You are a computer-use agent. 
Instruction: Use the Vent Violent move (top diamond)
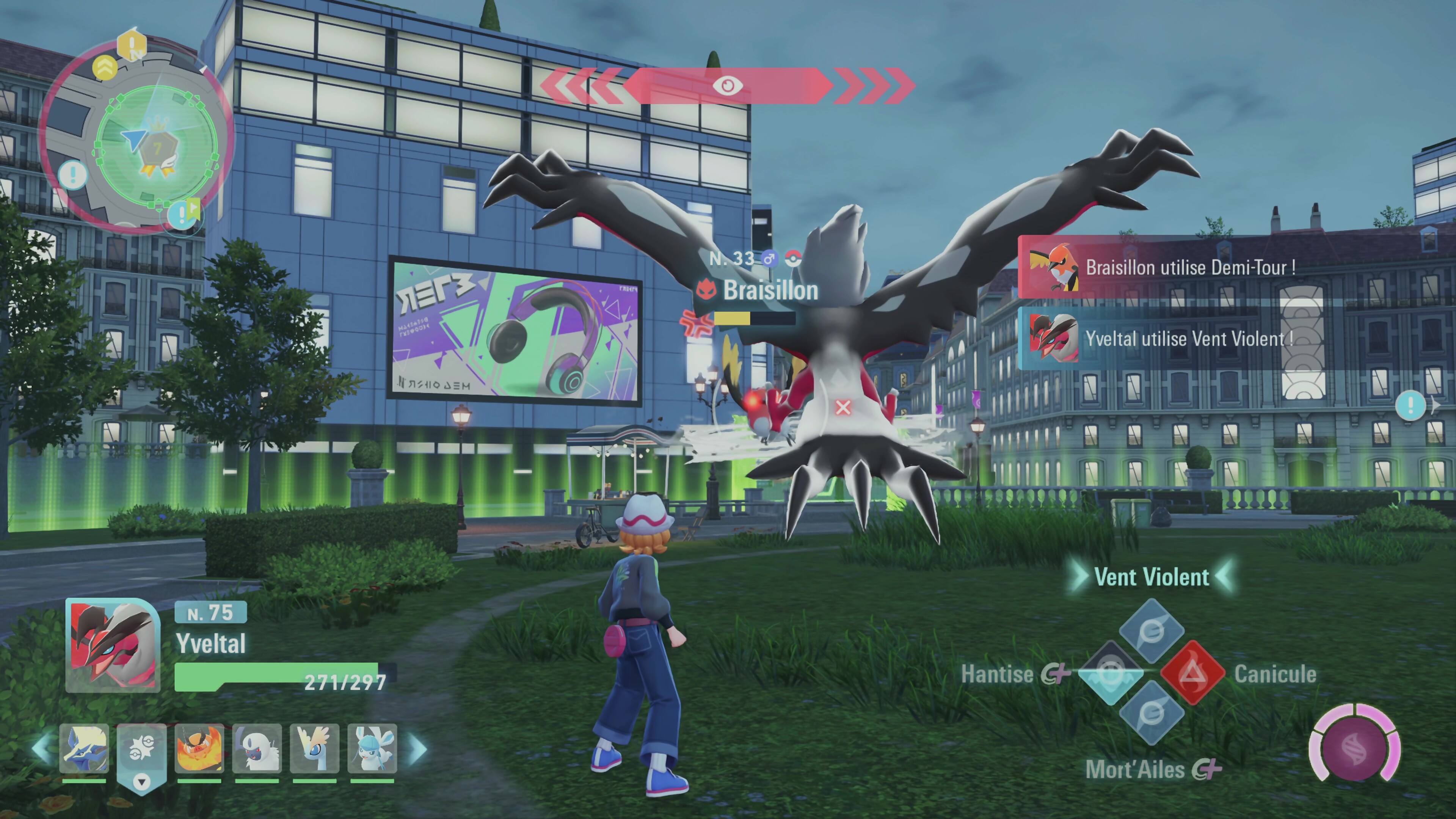[x=1152, y=631]
